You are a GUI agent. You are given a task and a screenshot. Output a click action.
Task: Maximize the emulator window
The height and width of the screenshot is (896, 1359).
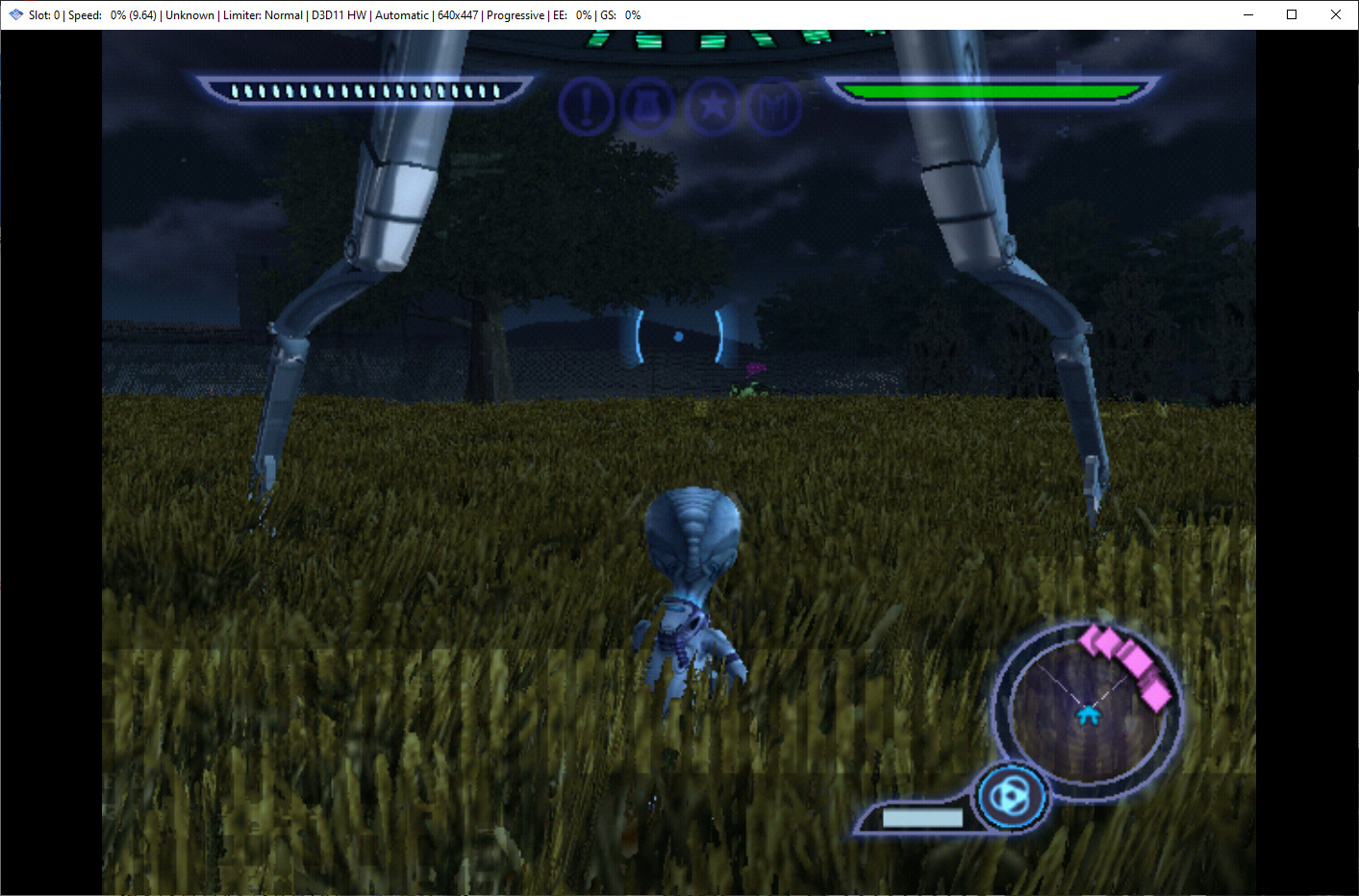pos(1292,14)
